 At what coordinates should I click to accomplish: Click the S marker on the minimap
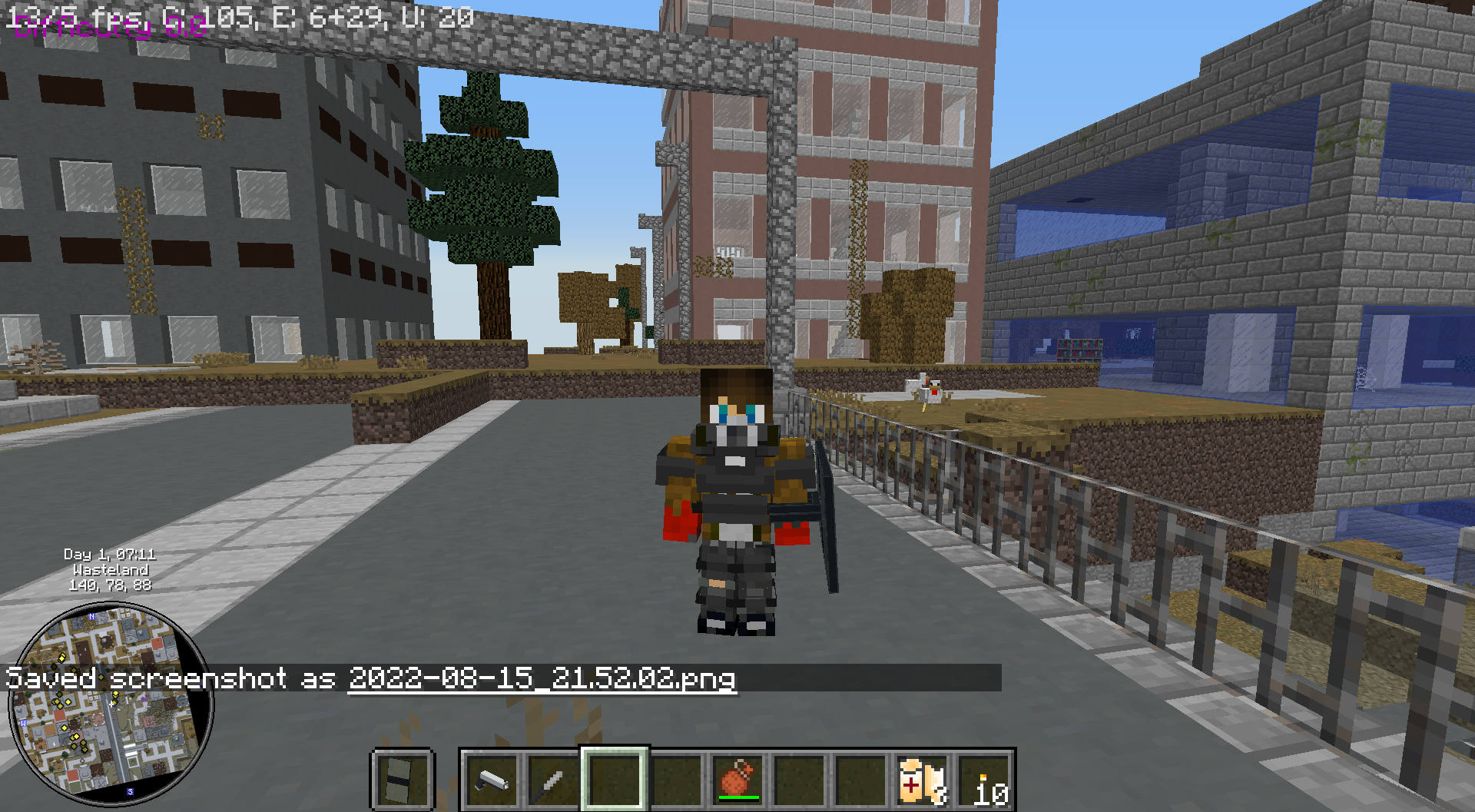click(131, 791)
